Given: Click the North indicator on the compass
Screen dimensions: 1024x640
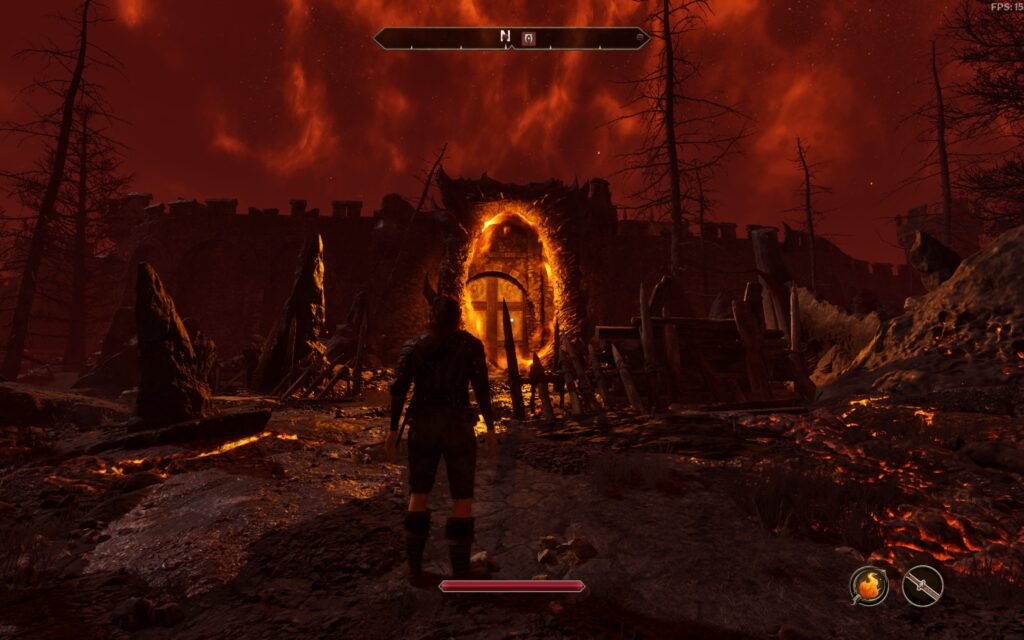Looking at the screenshot, I should coord(505,38).
